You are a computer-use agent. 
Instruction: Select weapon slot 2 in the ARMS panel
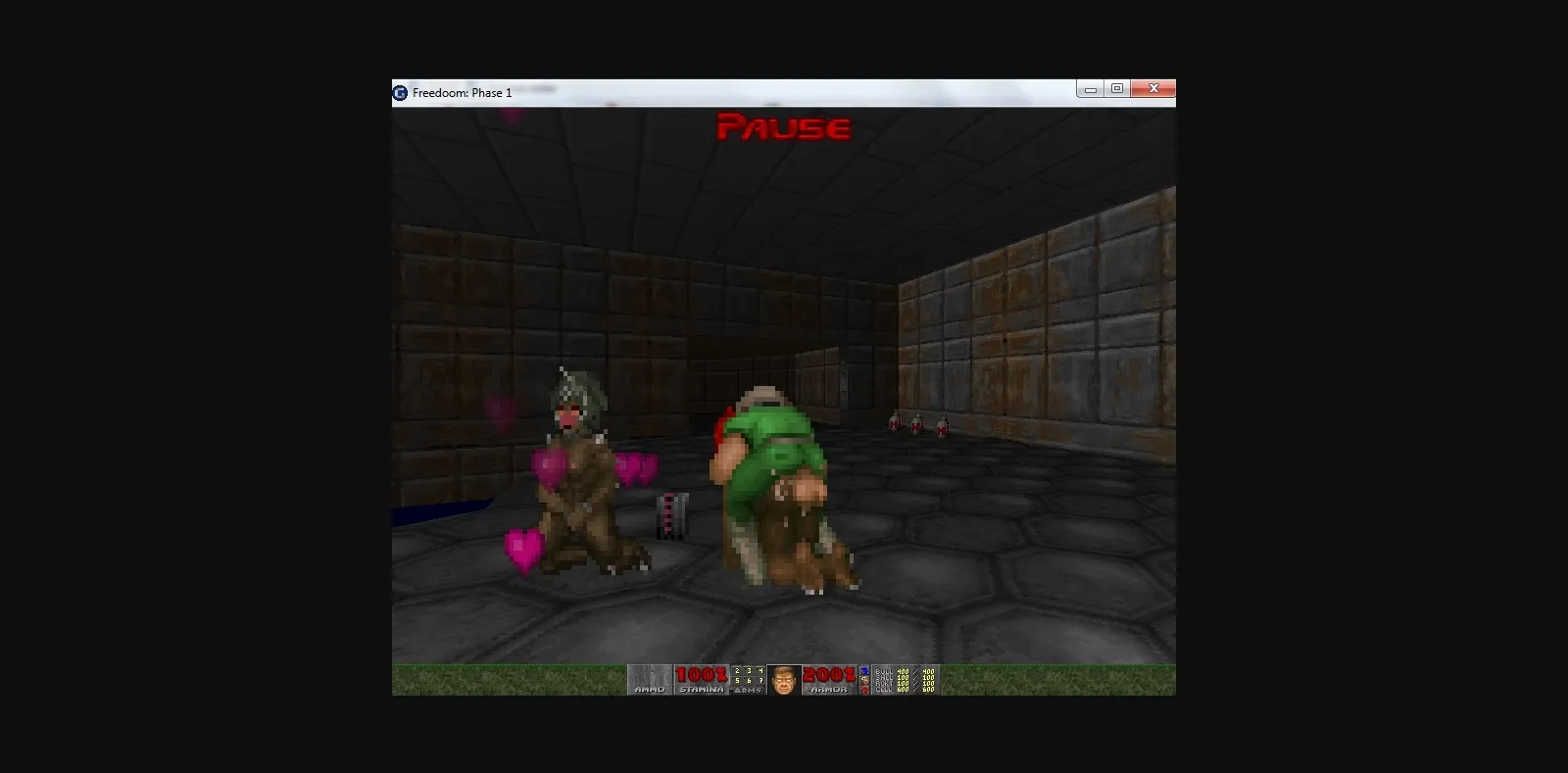coord(737,670)
